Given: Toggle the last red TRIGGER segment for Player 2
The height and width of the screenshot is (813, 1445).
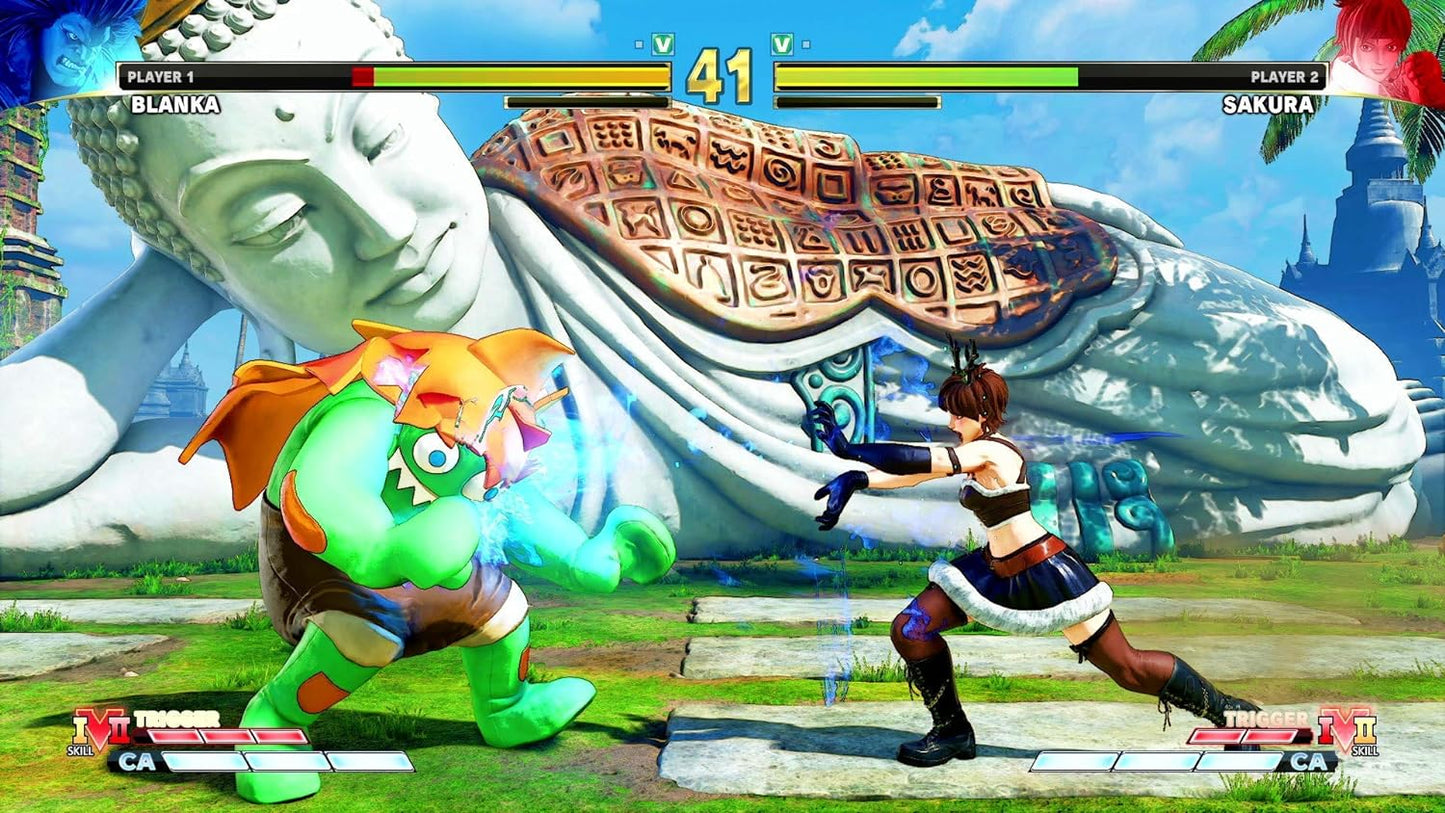Looking at the screenshot, I should tap(1270, 736).
